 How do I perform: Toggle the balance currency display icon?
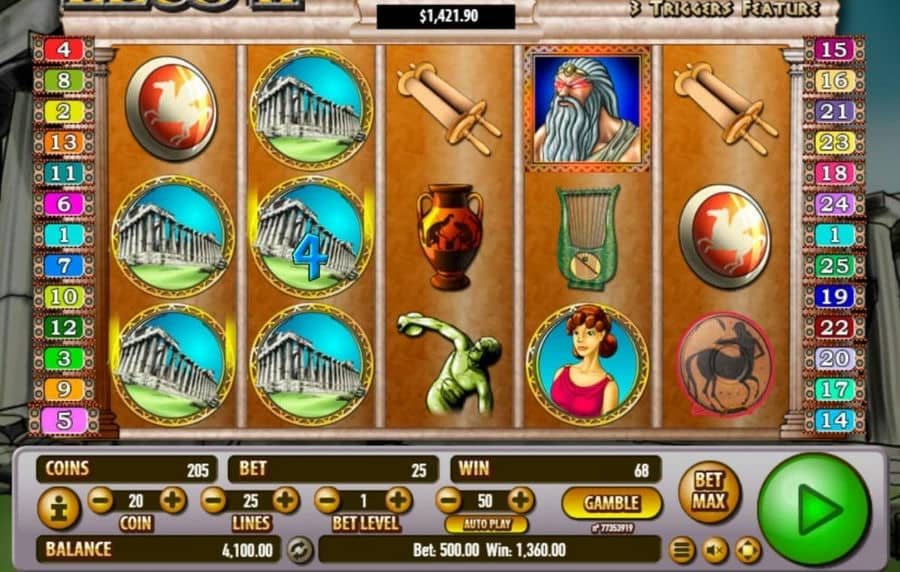click(299, 549)
